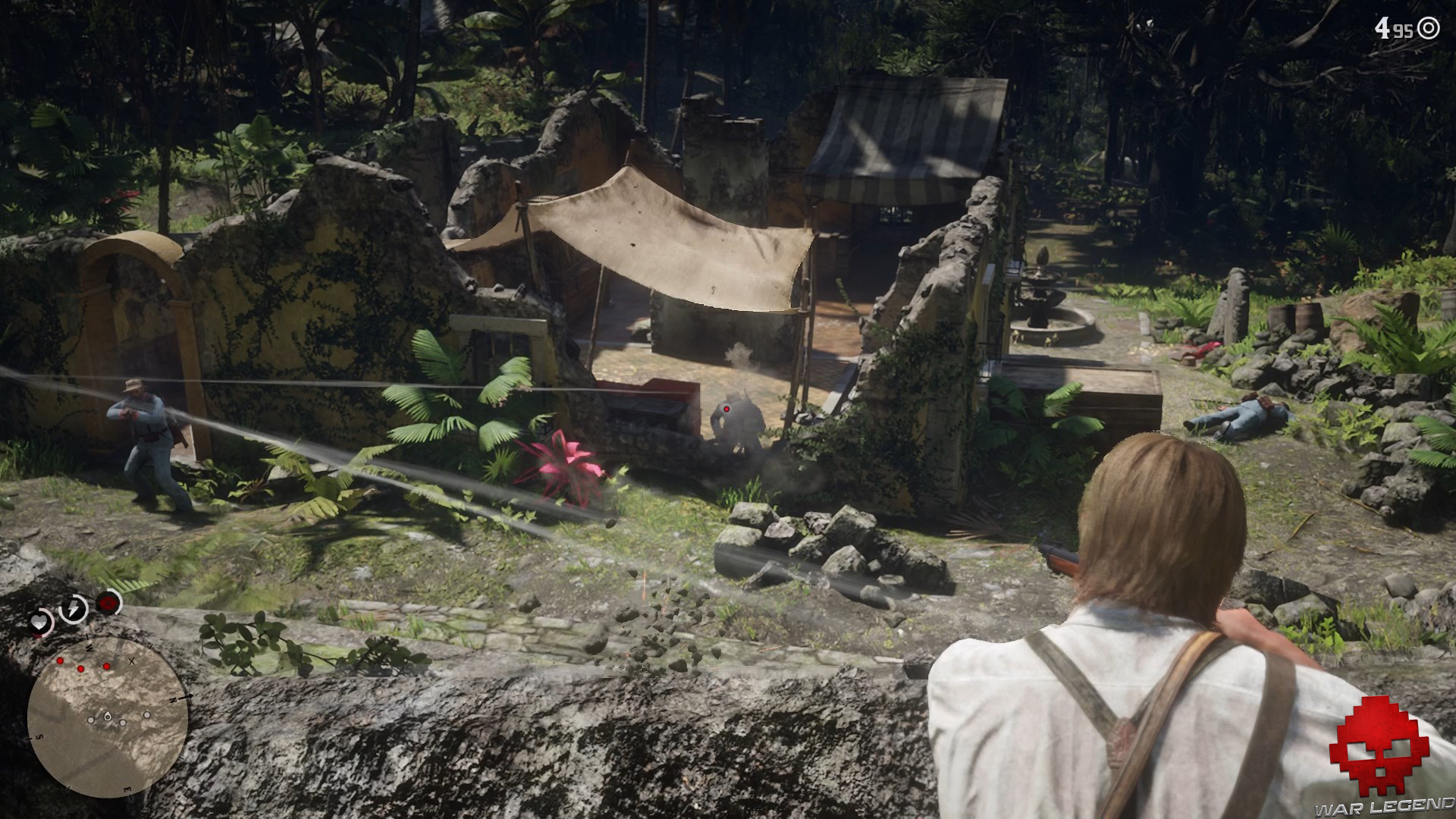Click a white ally dot on the minimap
The image size is (1456, 819).
coord(123,723)
